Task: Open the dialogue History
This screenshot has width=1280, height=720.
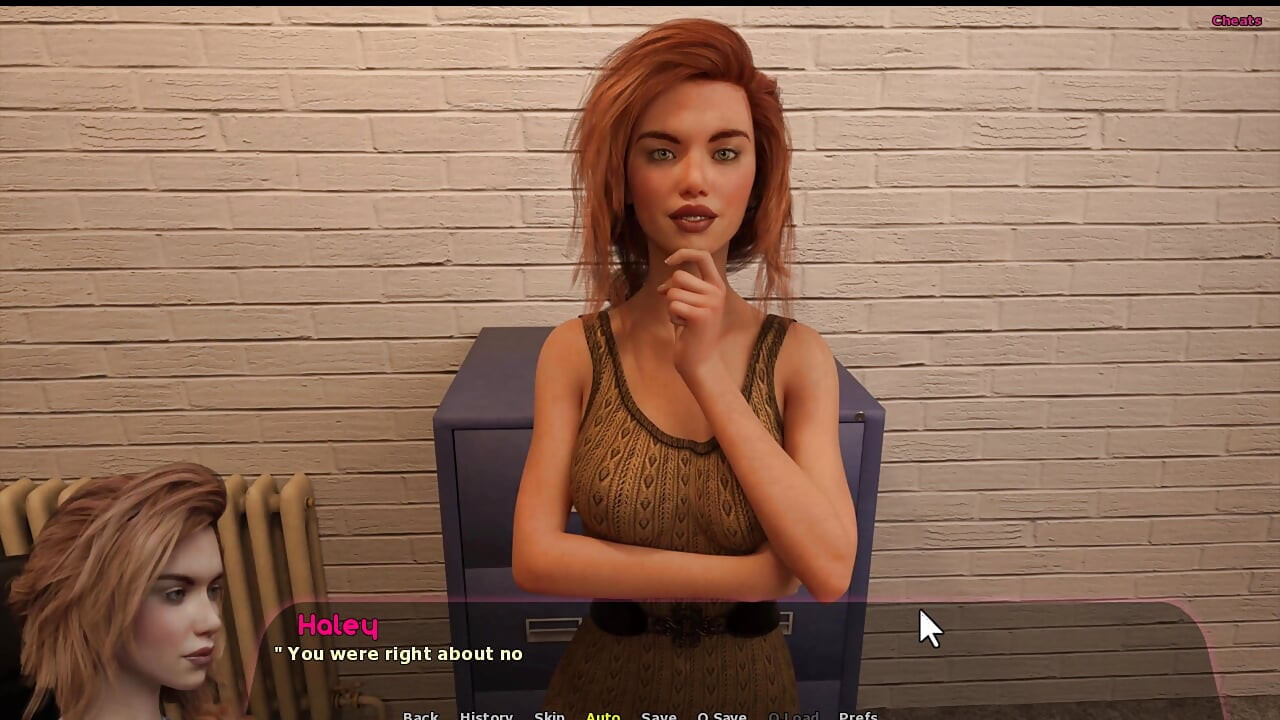Action: (486, 714)
